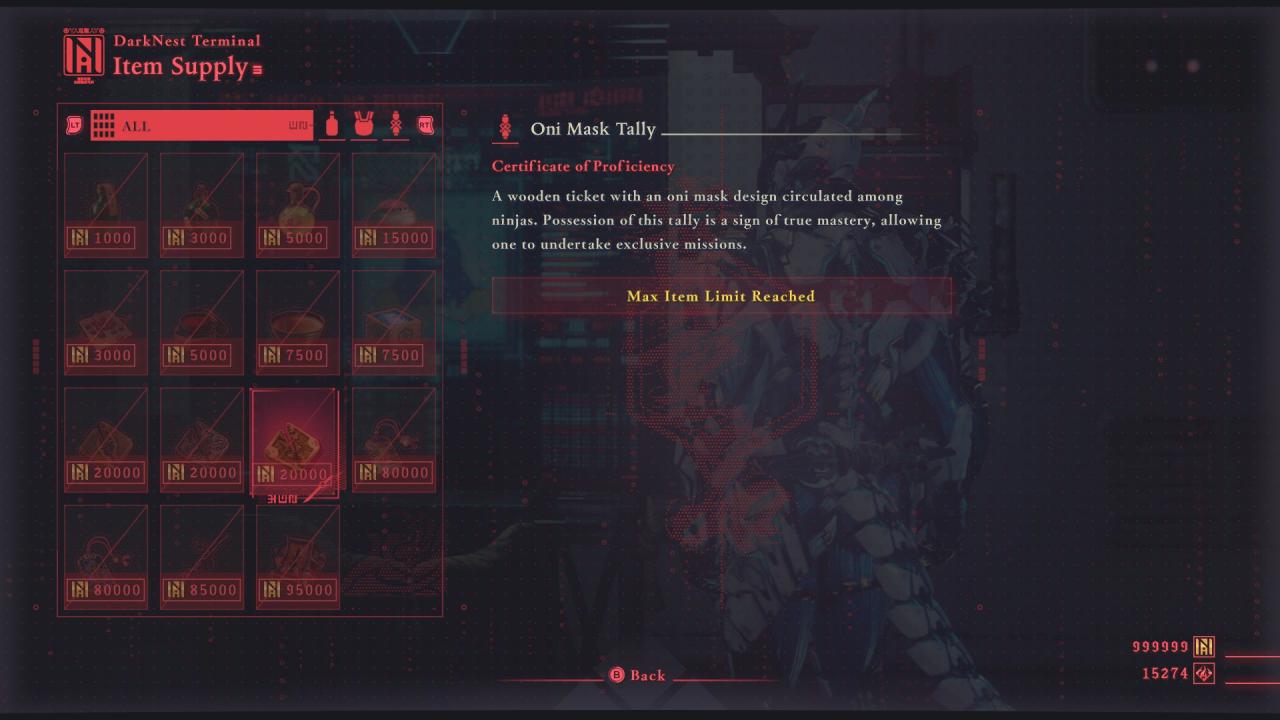Choose the item costing 15000
This screenshot has height=720, width=1280.
tap(394, 205)
